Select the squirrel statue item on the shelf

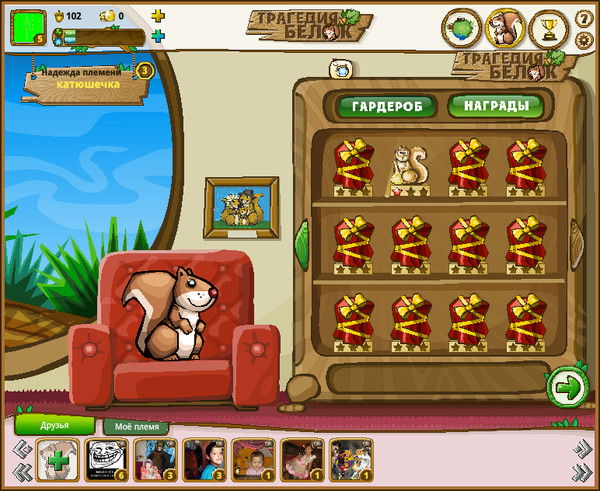[x=408, y=167]
